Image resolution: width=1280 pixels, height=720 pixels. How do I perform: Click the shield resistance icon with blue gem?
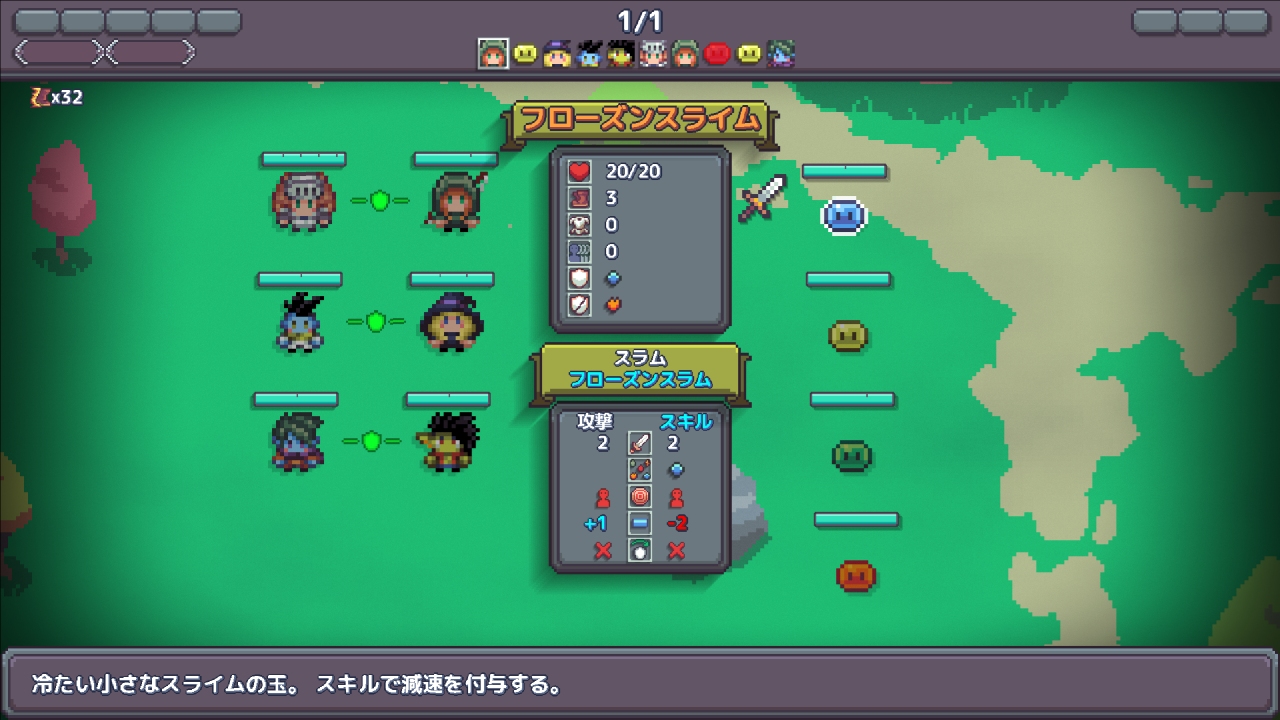(x=580, y=277)
